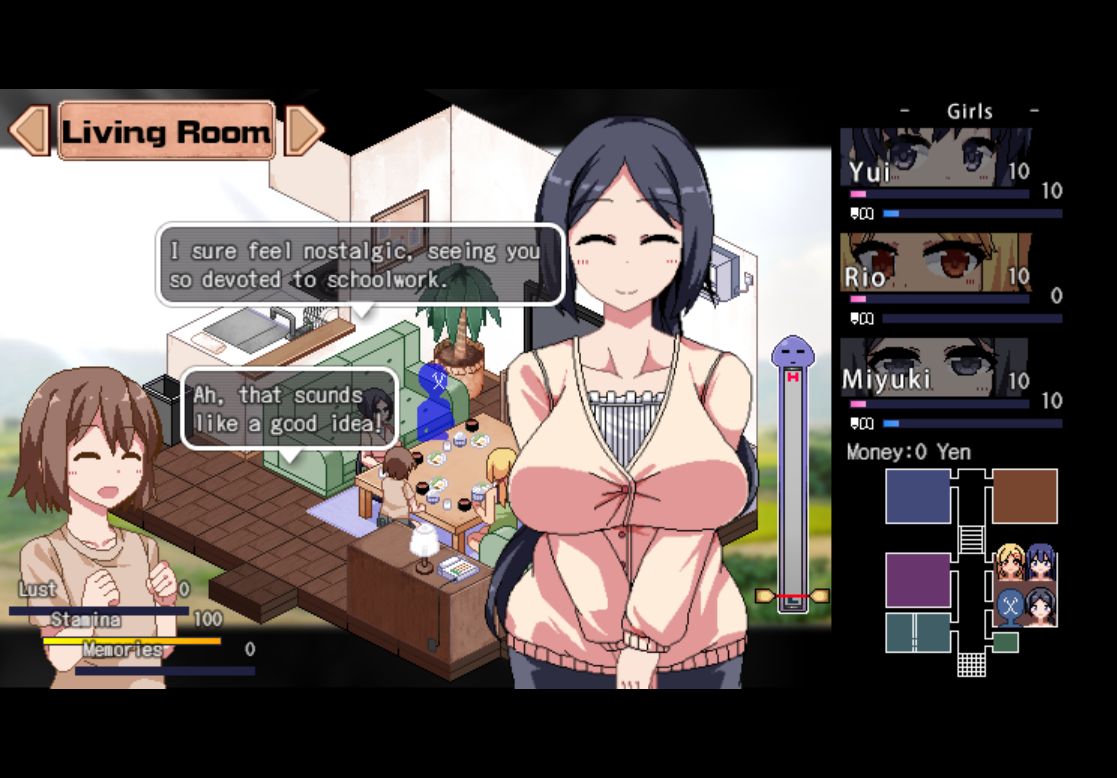
Task: Click the left arrow beside Living Room
Action: coord(28,130)
